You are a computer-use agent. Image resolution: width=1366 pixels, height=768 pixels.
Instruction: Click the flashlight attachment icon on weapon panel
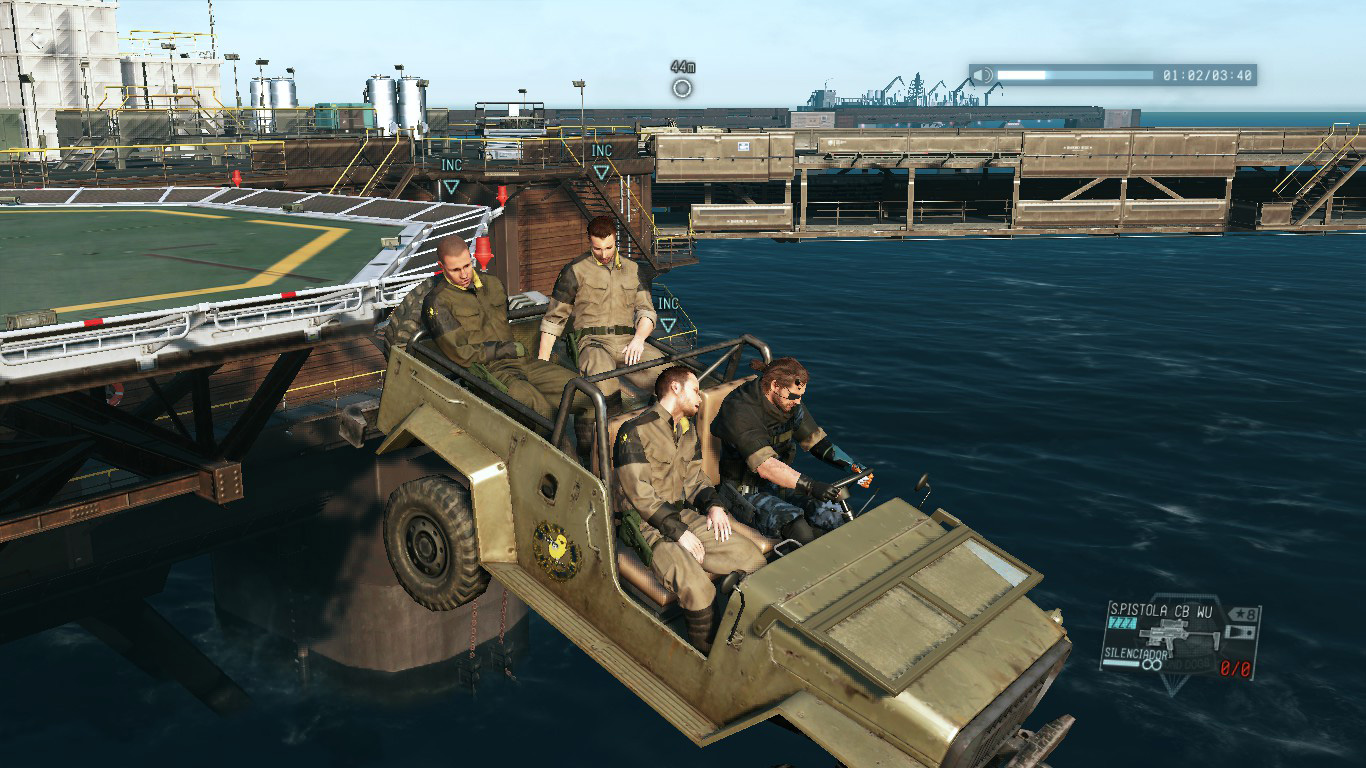click(x=1241, y=633)
